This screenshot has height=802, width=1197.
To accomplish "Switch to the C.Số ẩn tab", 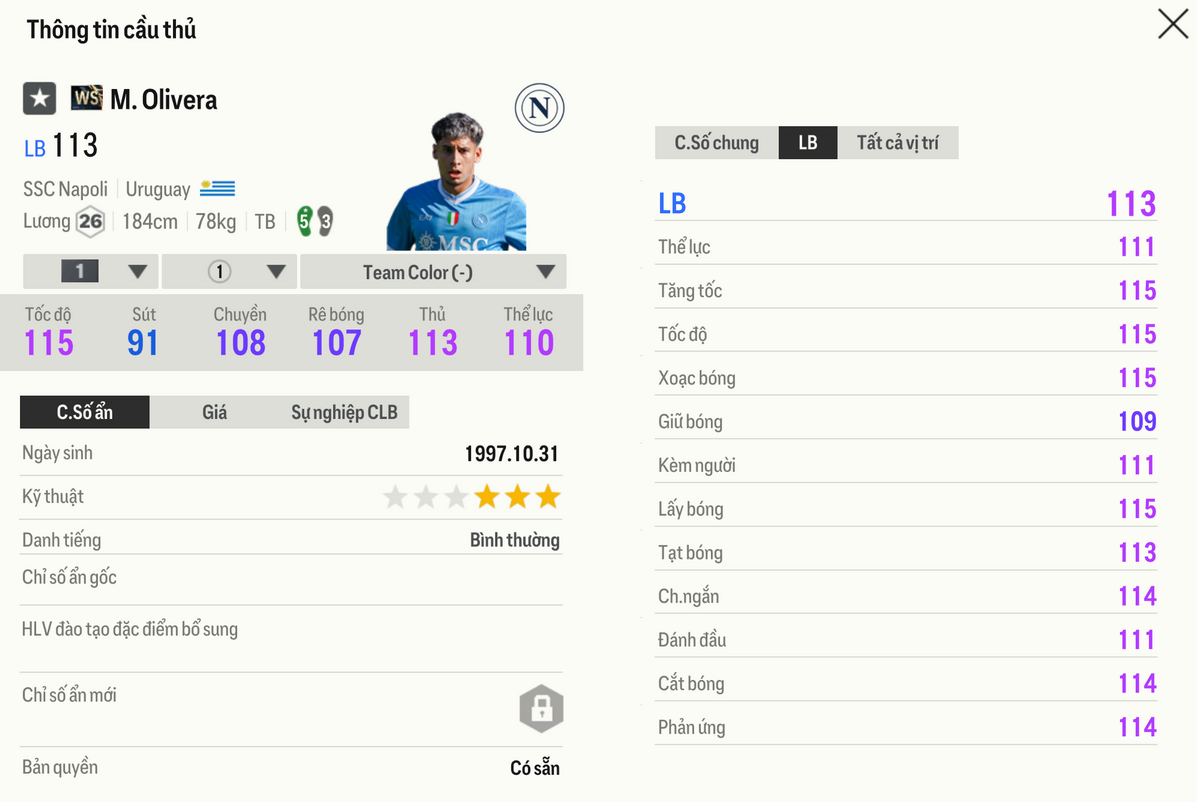I will click(x=85, y=412).
